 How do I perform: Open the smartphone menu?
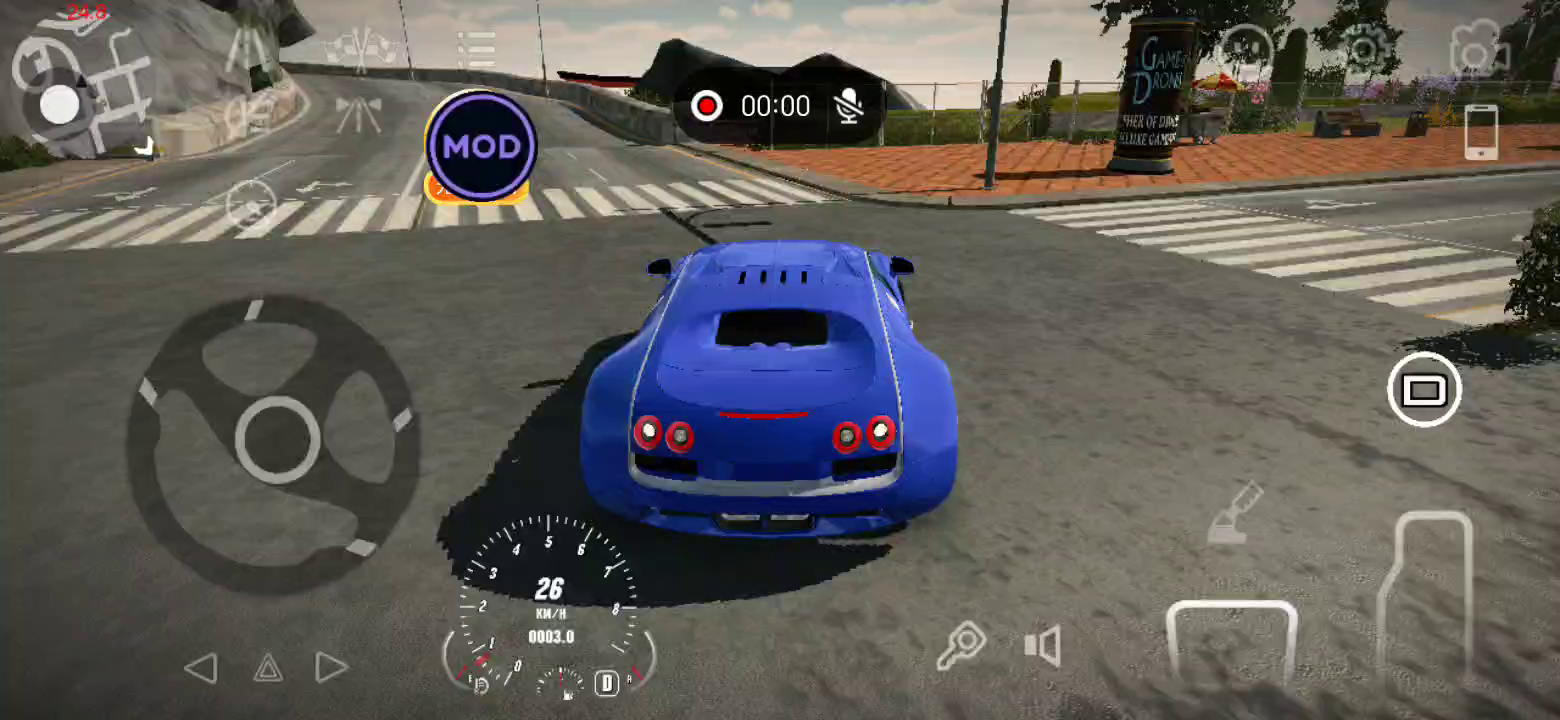point(1481,132)
